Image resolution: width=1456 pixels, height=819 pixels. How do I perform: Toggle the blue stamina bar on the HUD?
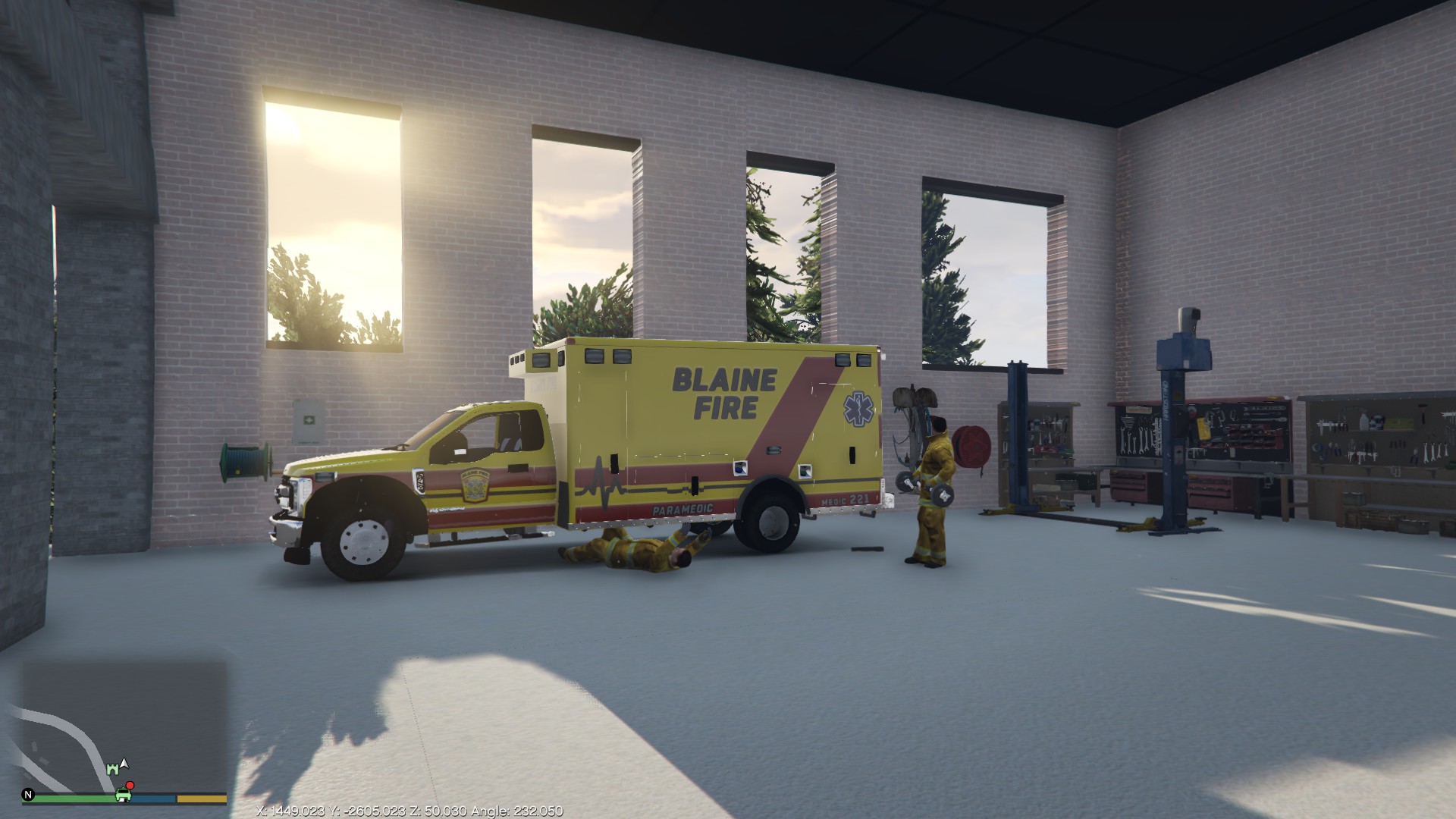[152, 799]
